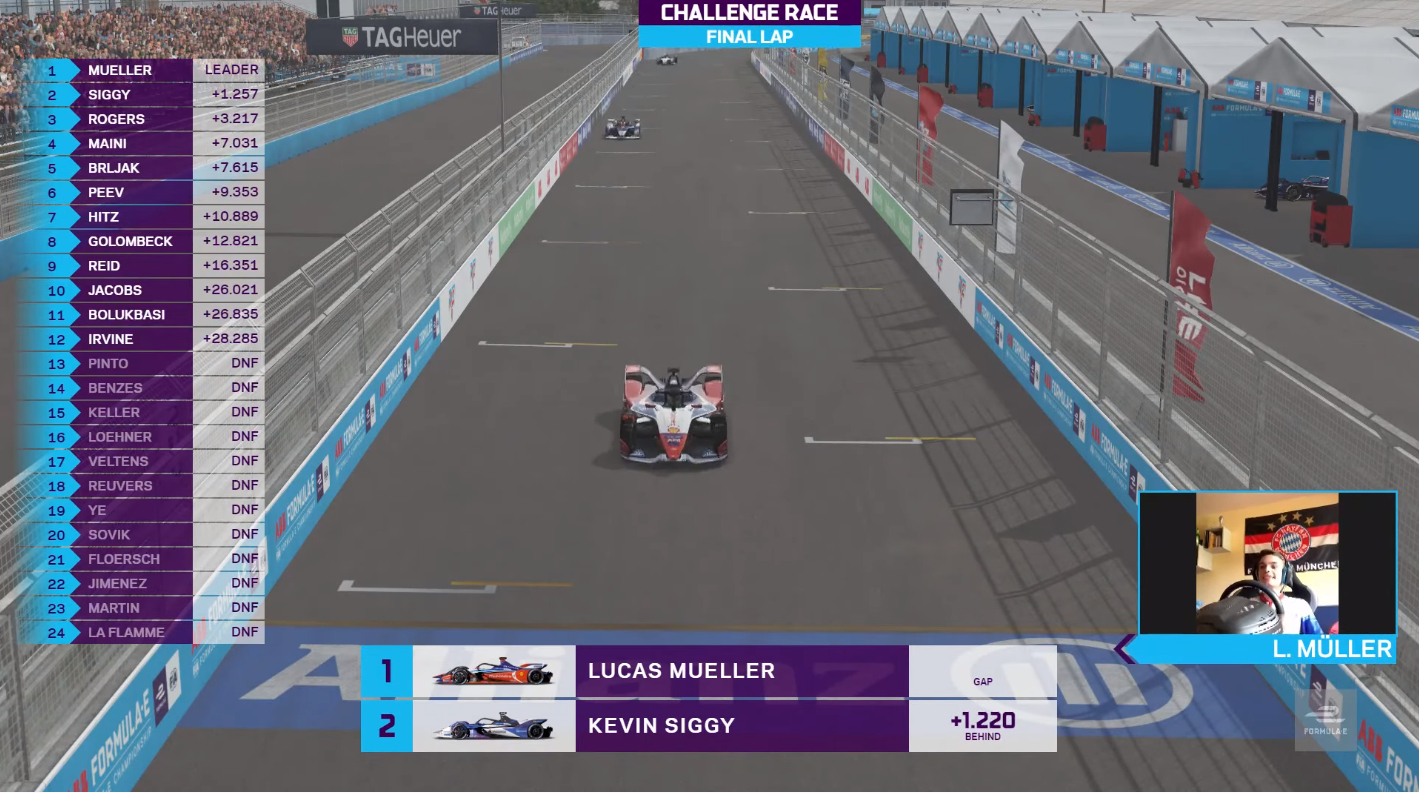Click Pinto's DNF row
Image resolution: width=1419 pixels, height=793 pixels.
tap(140, 364)
